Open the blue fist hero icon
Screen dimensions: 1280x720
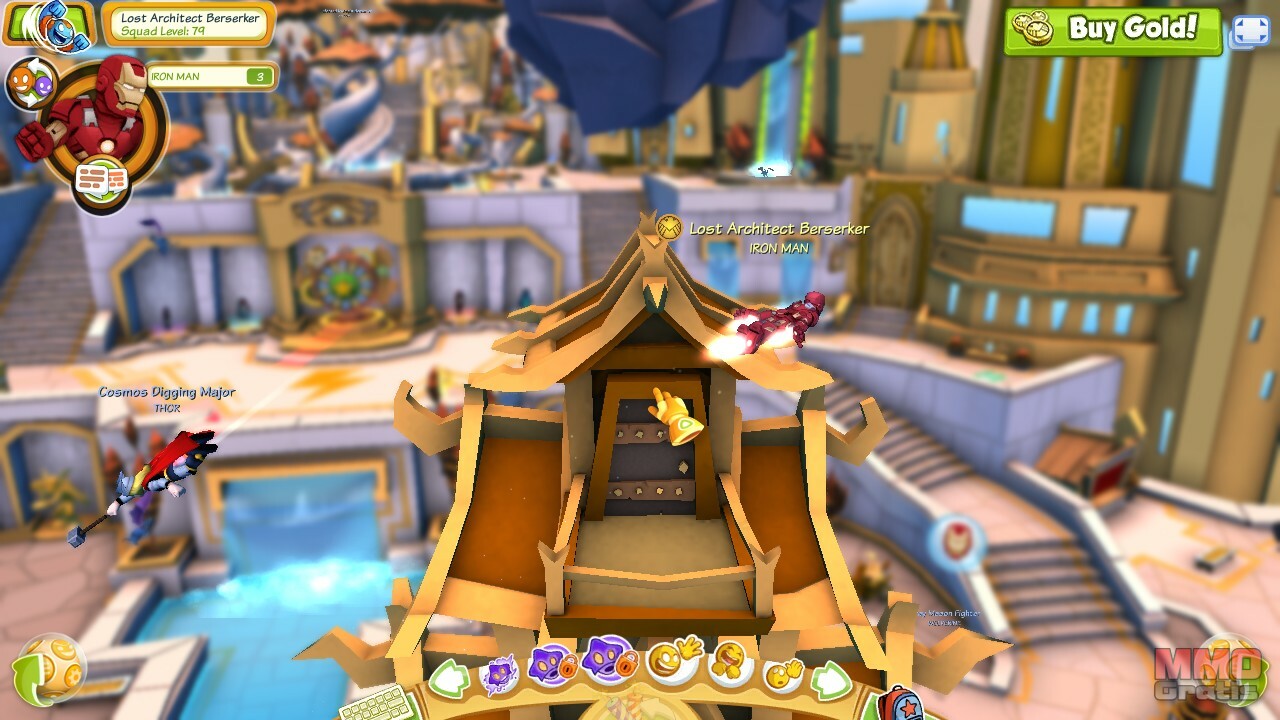coord(48,22)
